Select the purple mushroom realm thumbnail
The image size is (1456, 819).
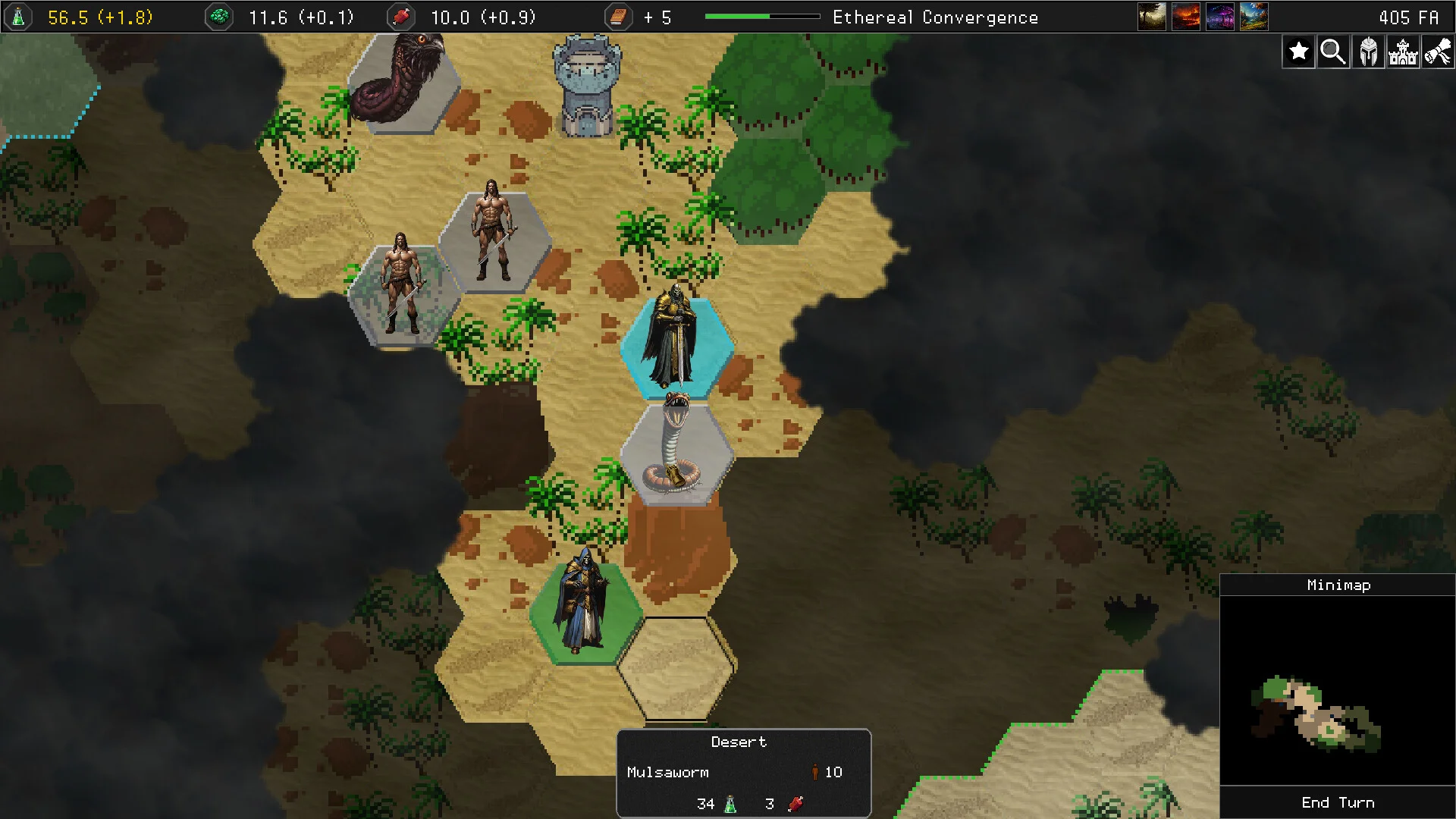pyautogui.click(x=1219, y=17)
